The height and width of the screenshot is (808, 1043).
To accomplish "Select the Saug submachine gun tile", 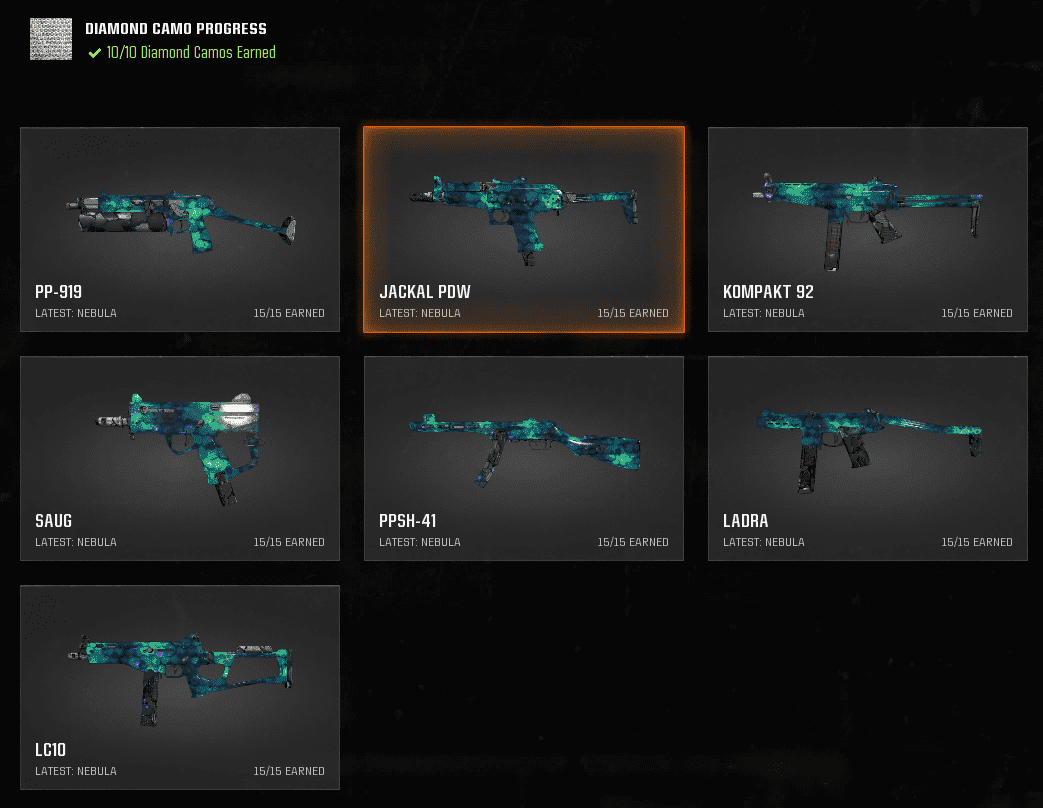I will click(x=180, y=458).
